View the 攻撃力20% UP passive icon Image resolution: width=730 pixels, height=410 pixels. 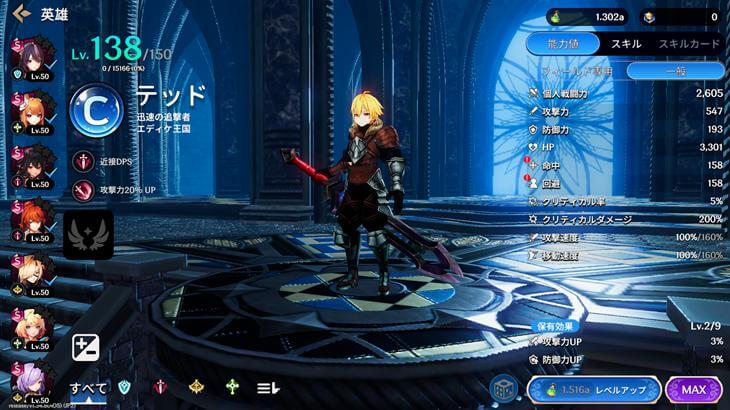tap(83, 188)
